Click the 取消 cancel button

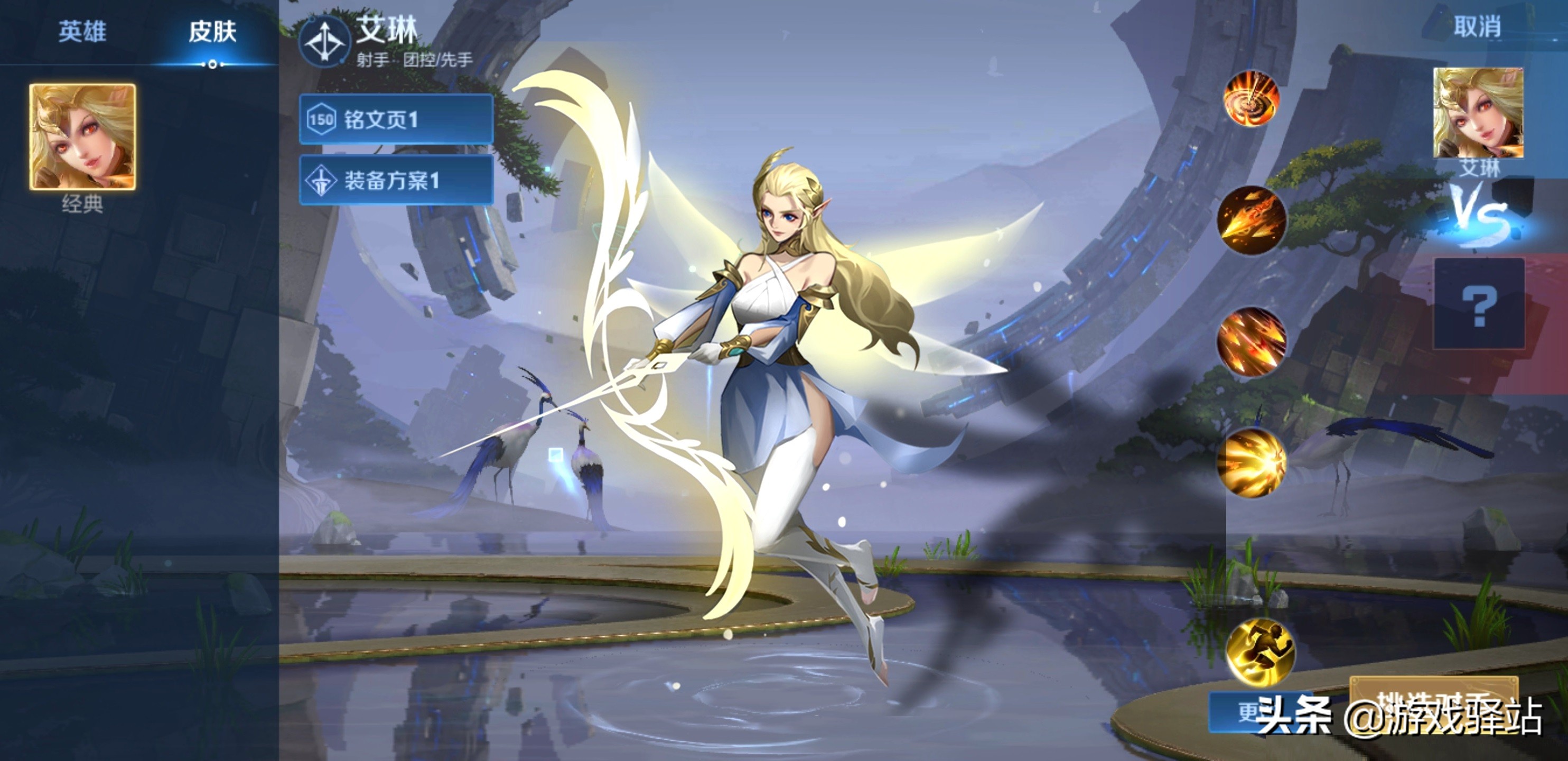click(1477, 27)
